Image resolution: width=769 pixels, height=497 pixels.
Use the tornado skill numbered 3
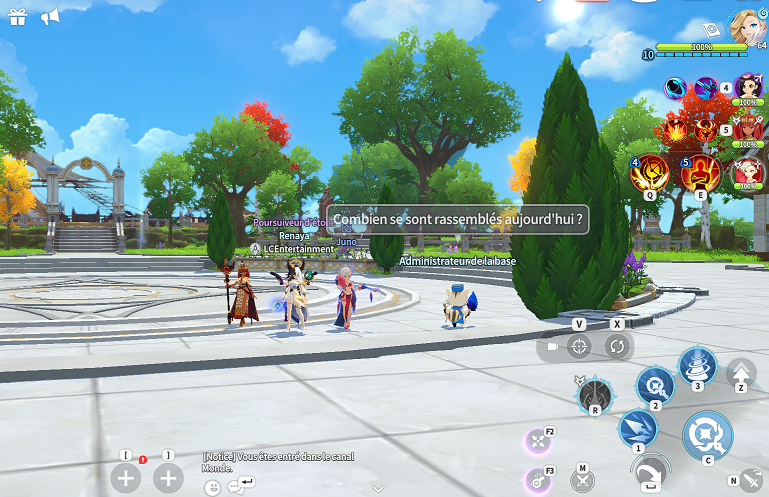click(x=697, y=366)
